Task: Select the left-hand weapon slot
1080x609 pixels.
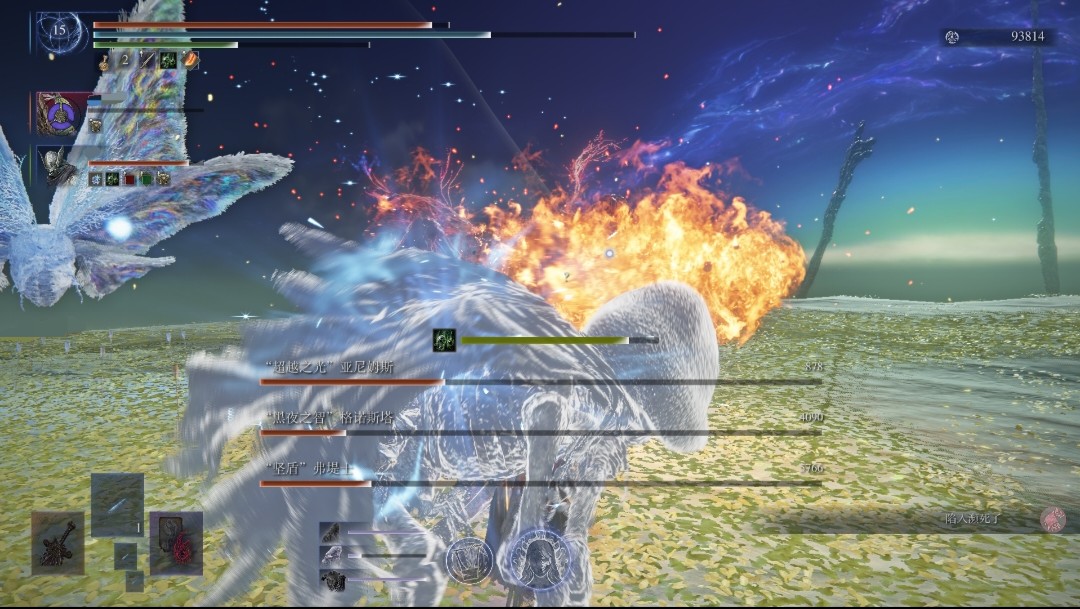Action: click(57, 543)
